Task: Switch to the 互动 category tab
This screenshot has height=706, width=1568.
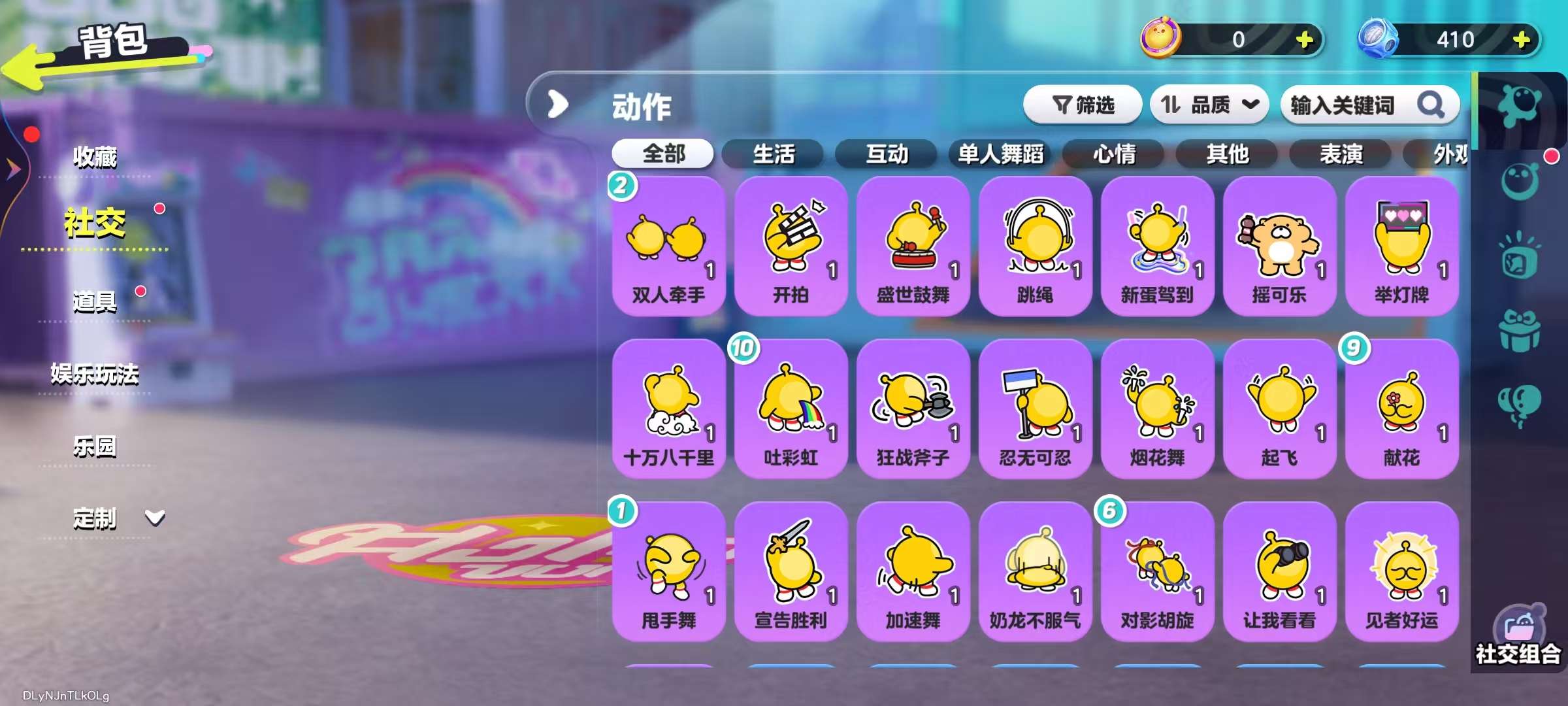Action: tap(887, 155)
